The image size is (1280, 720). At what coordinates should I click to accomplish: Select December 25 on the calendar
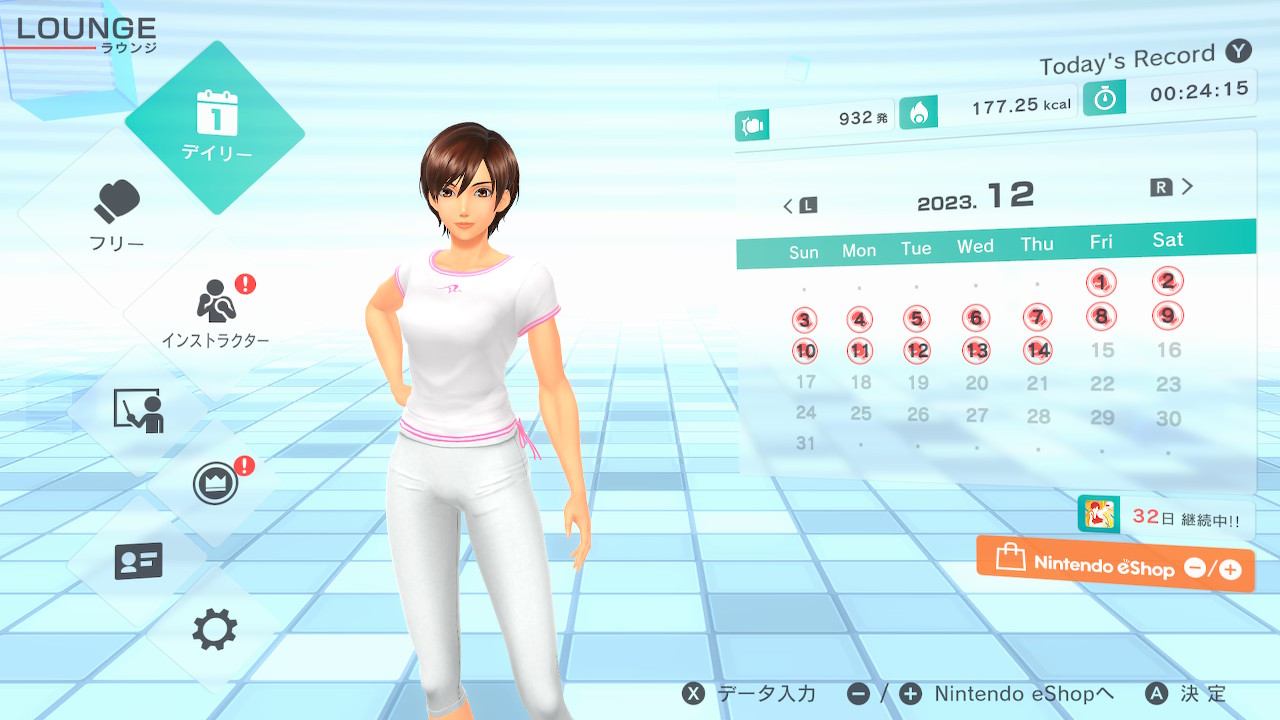(x=860, y=413)
